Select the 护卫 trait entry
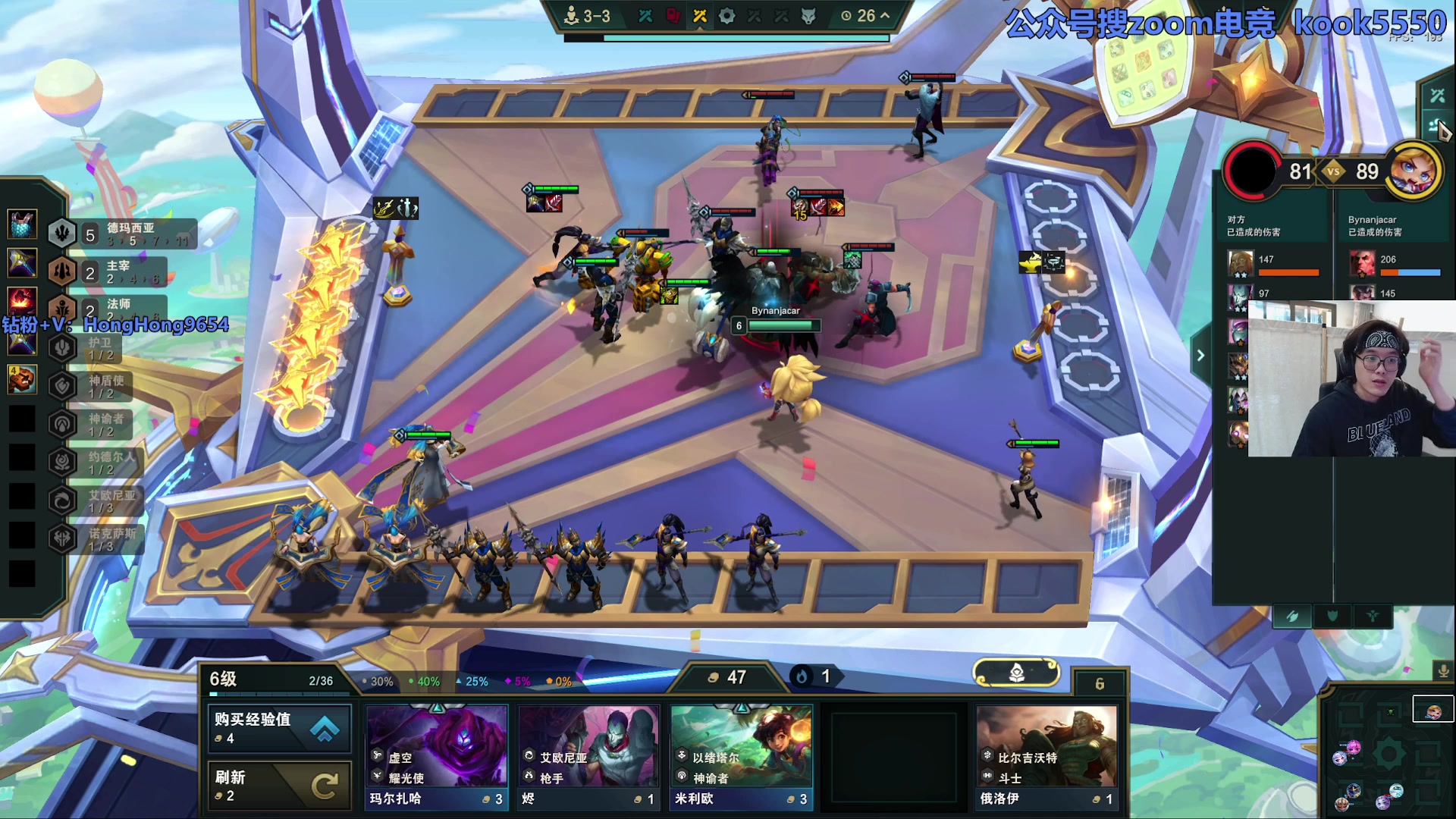This screenshot has height=819, width=1456. (99, 348)
